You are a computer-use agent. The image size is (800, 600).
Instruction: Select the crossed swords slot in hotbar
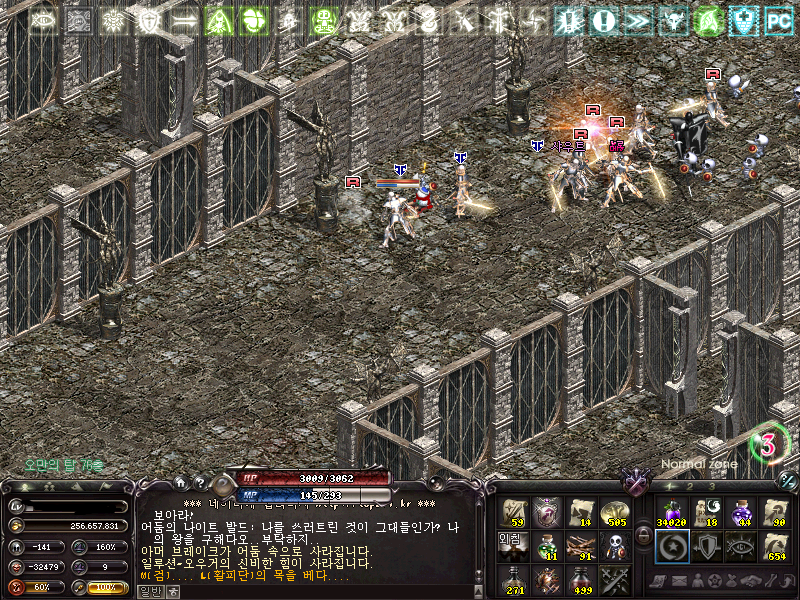615,580
